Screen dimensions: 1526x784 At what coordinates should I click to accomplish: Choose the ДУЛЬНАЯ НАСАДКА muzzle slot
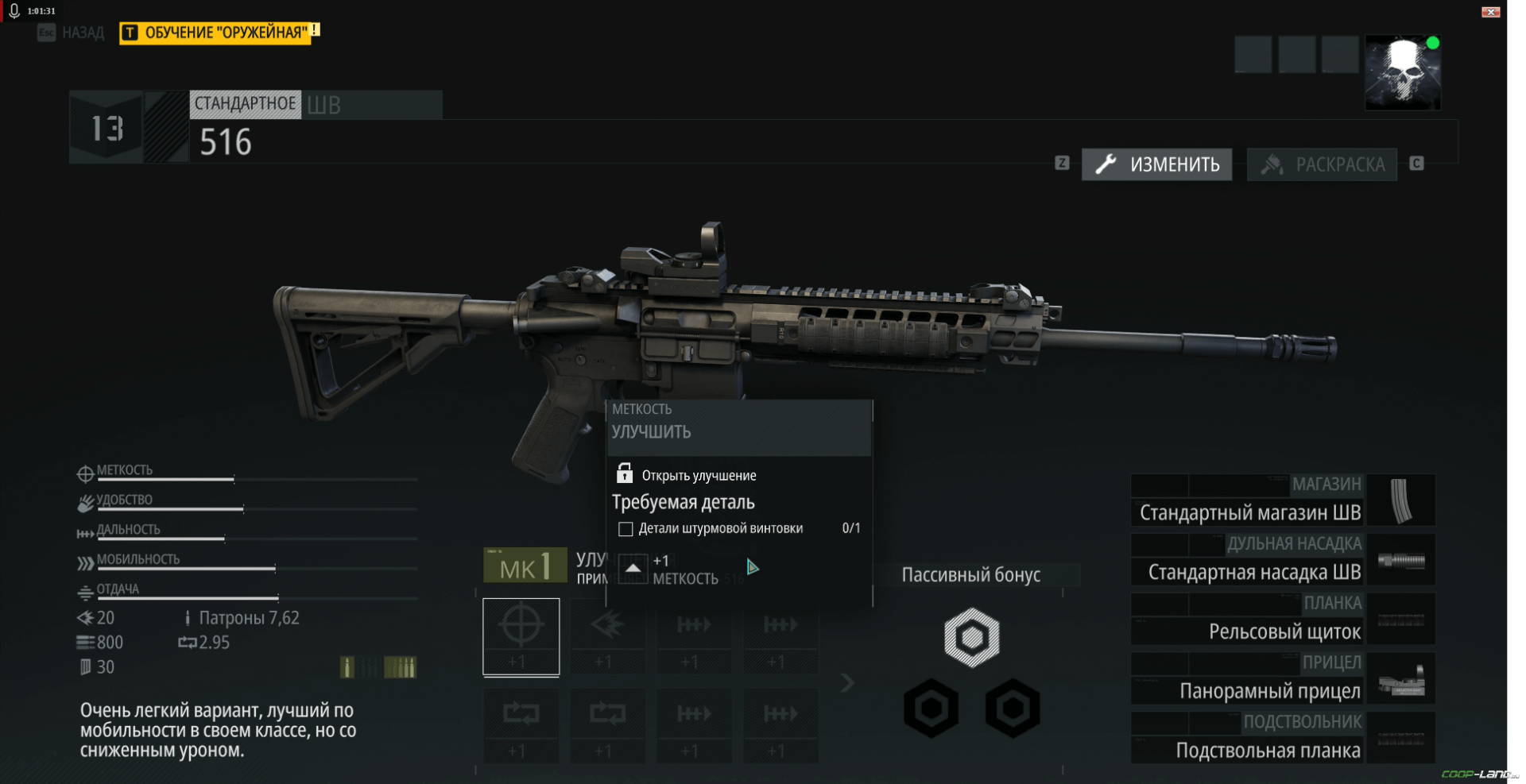(1283, 560)
